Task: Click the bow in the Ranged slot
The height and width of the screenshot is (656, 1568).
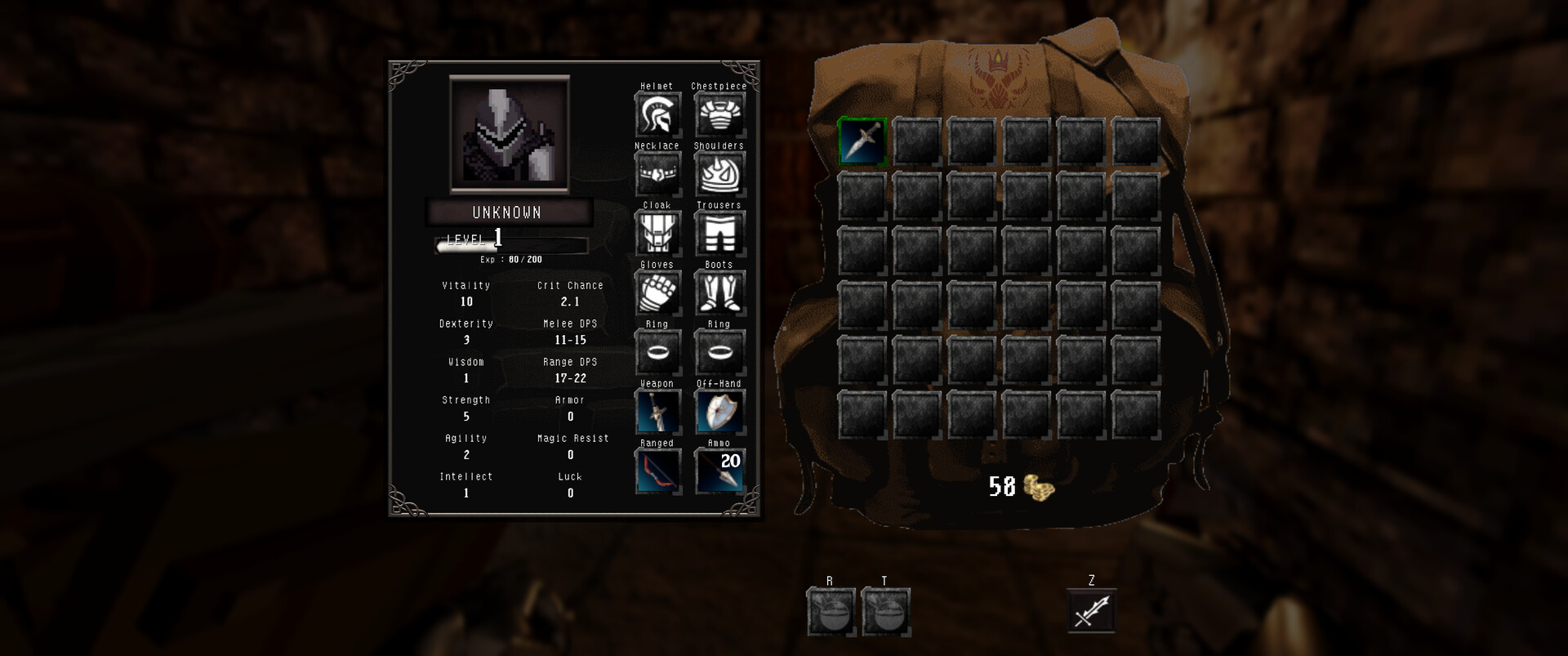Action: [658, 471]
